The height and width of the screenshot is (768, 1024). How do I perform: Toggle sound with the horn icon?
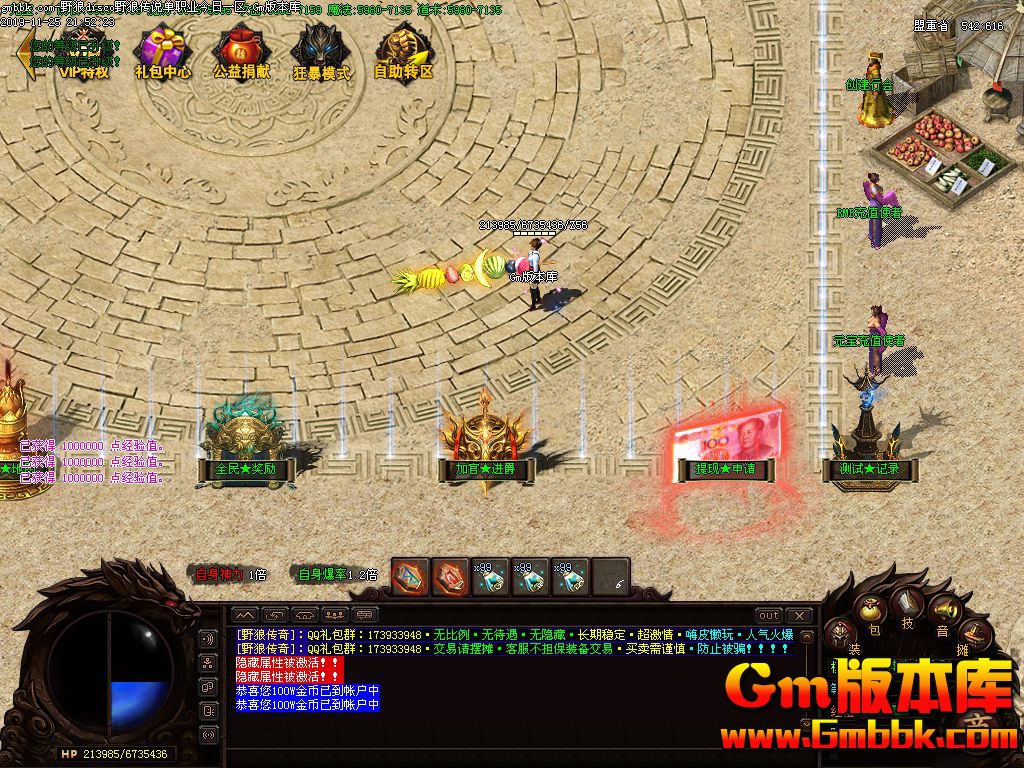point(943,609)
